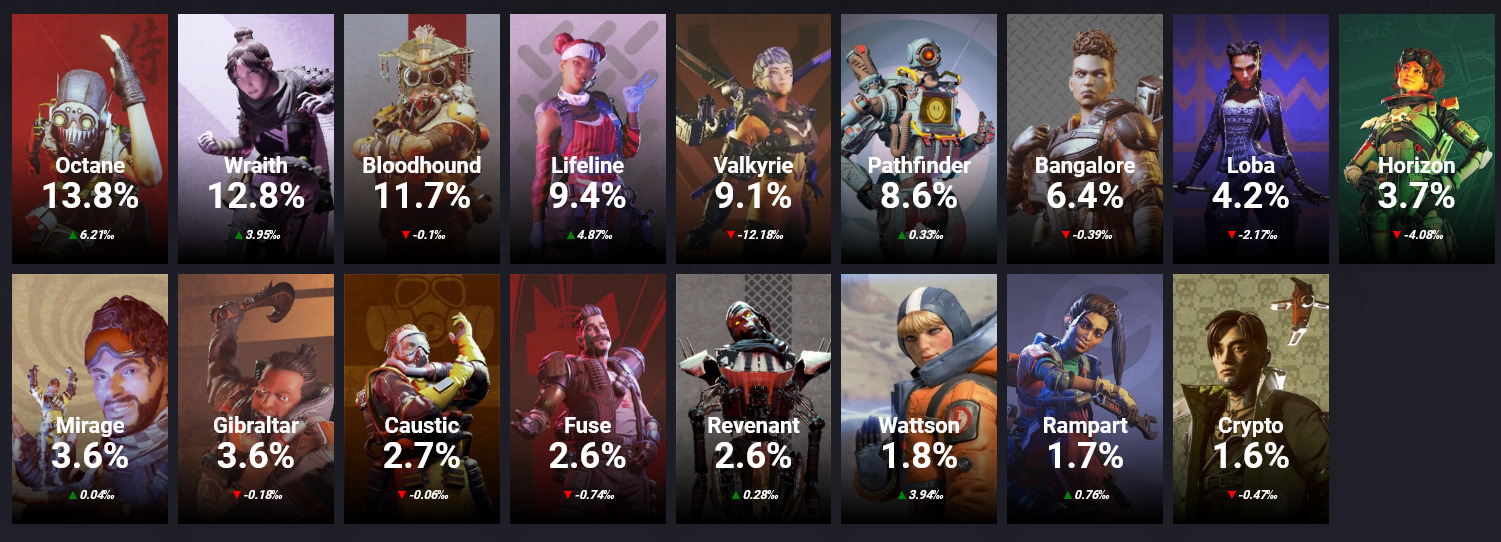
Task: Click the Lifeline legend tile
Action: coord(587,138)
